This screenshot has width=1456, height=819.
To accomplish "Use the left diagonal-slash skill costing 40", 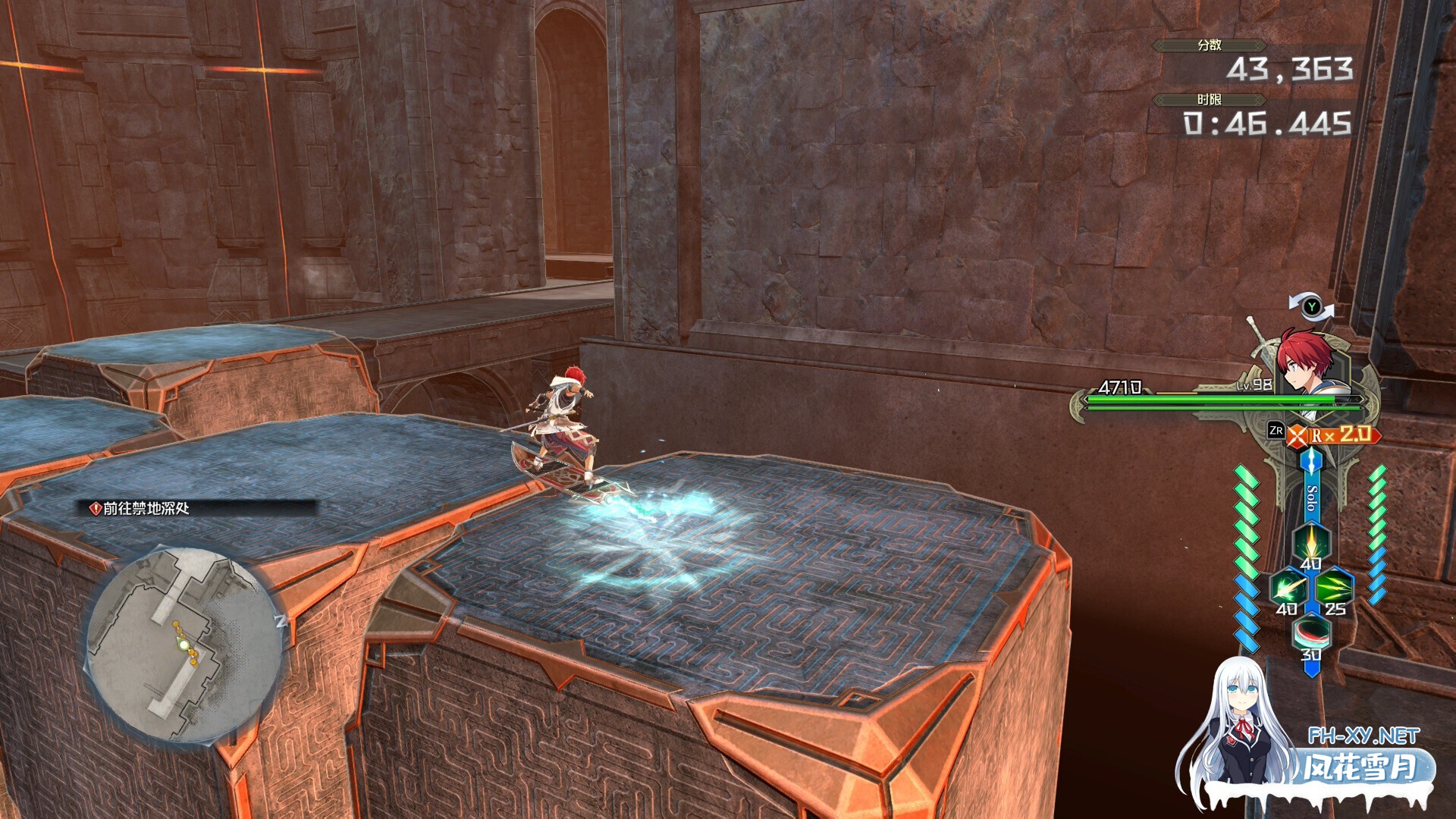I will coord(1289,588).
